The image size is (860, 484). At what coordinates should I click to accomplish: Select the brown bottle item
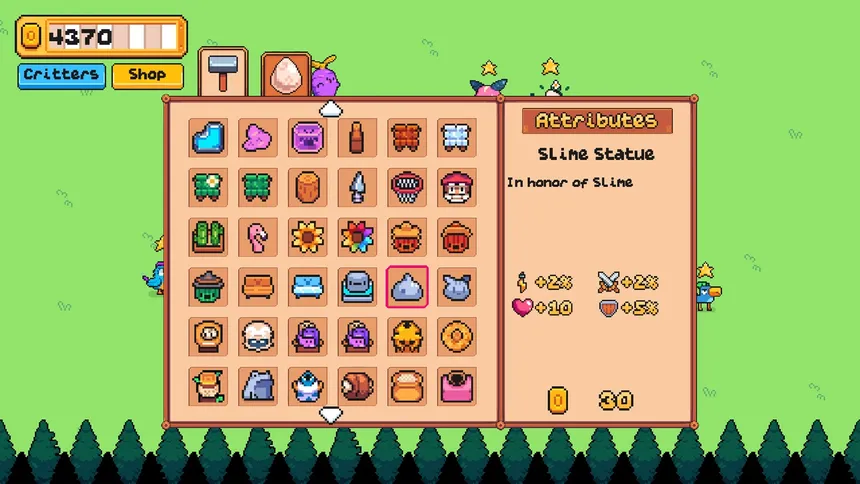click(357, 137)
